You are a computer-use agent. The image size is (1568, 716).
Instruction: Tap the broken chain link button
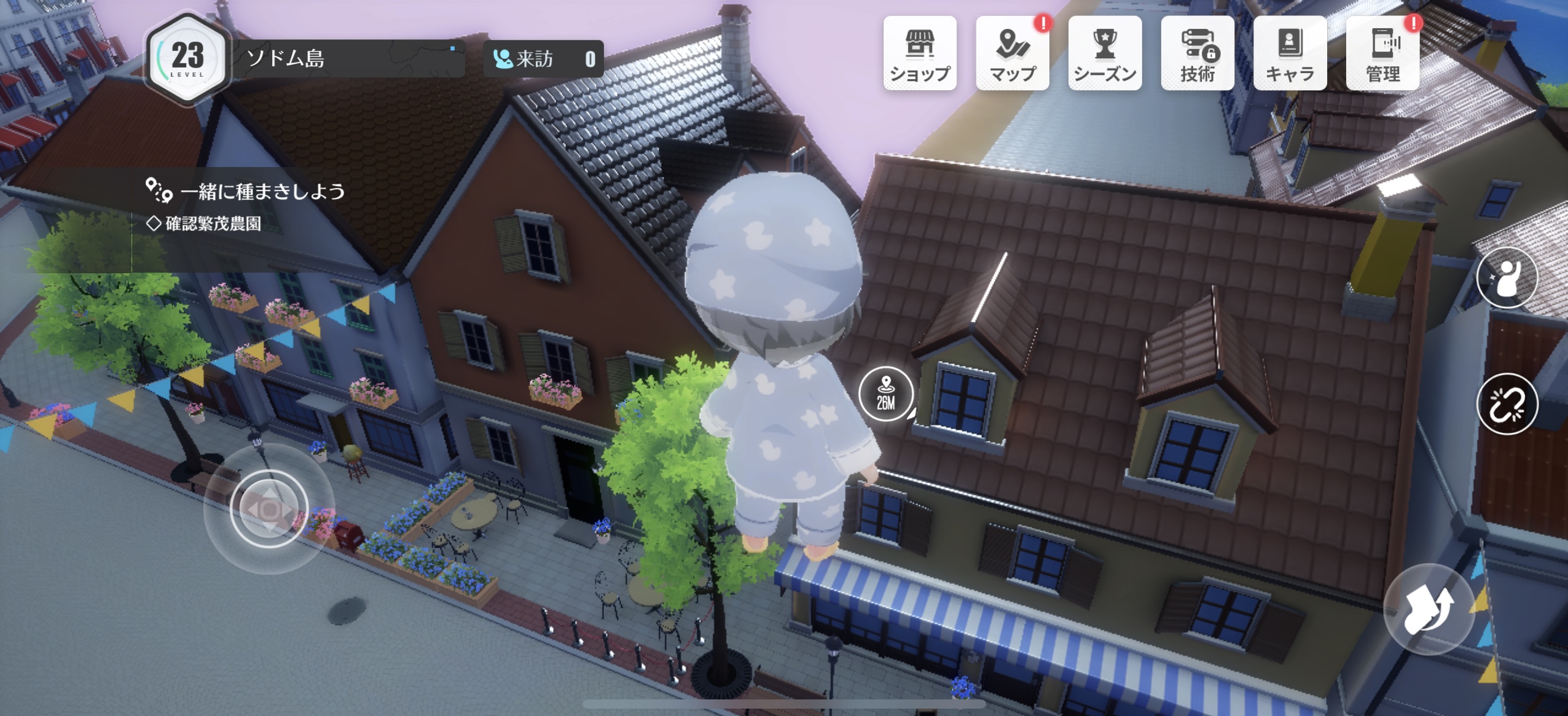[1507, 404]
